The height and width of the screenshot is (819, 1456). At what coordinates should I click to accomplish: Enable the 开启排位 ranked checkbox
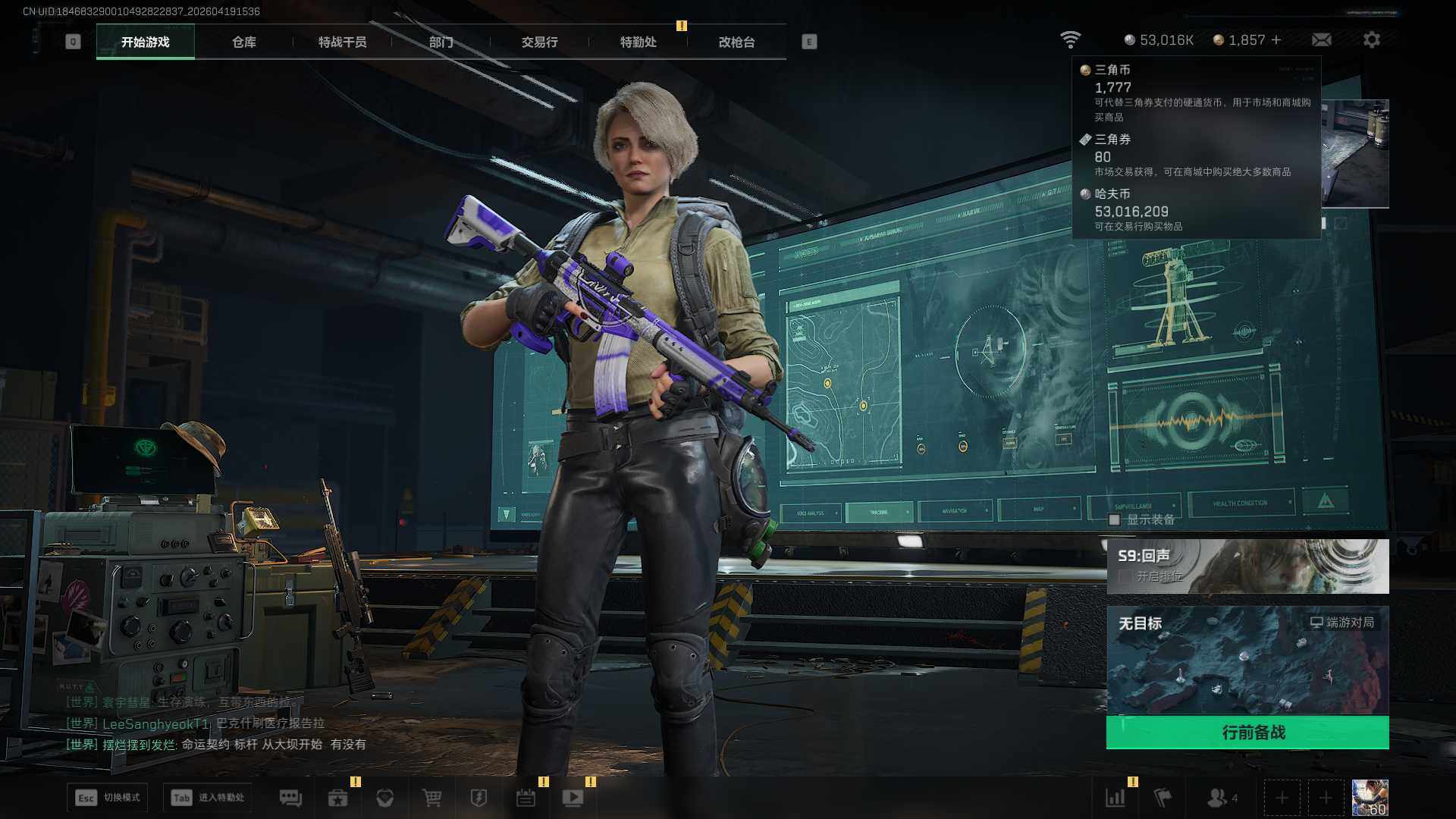pos(1125,577)
